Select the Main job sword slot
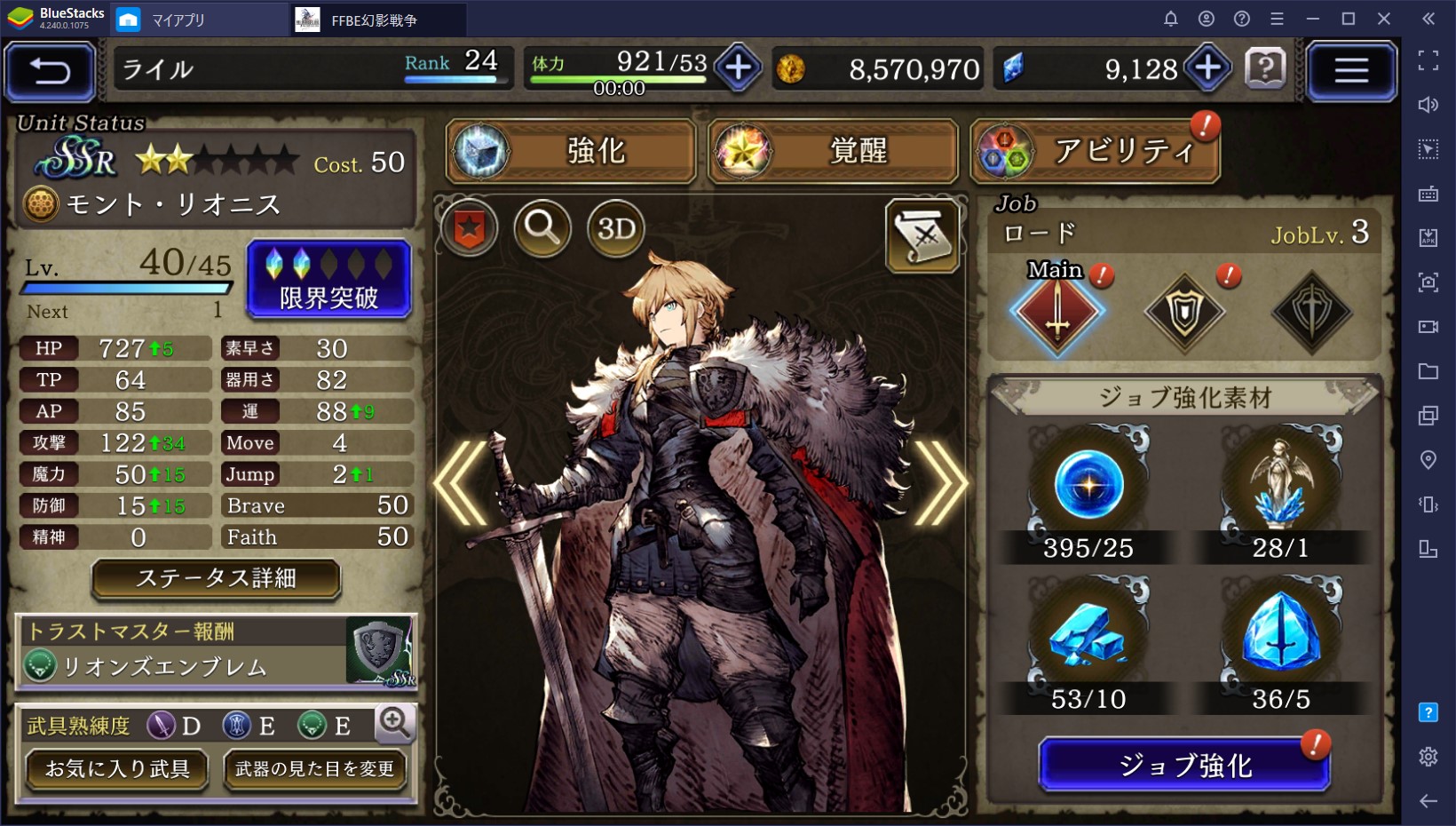The width and height of the screenshot is (1456, 826). [x=1056, y=310]
